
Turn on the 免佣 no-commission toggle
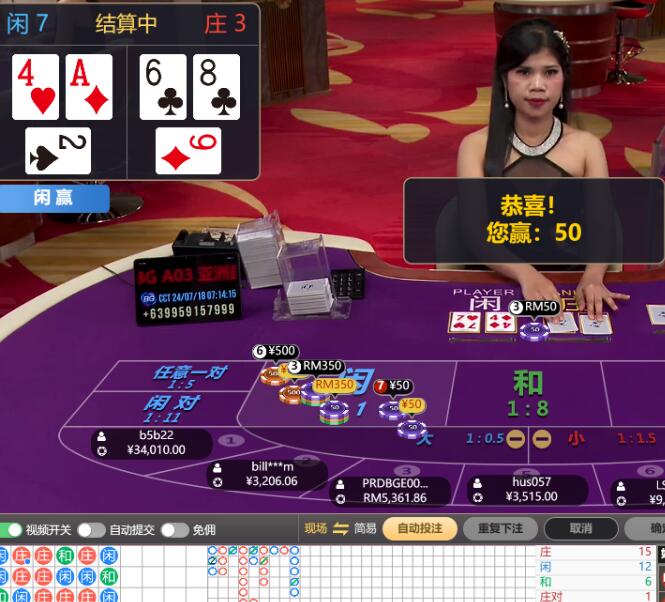(x=174, y=529)
